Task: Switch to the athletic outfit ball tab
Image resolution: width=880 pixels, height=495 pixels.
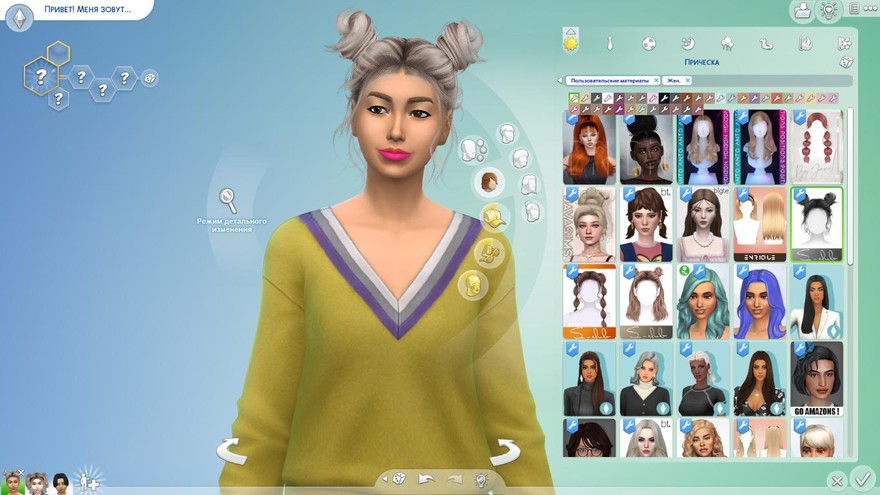Action: tap(648, 44)
